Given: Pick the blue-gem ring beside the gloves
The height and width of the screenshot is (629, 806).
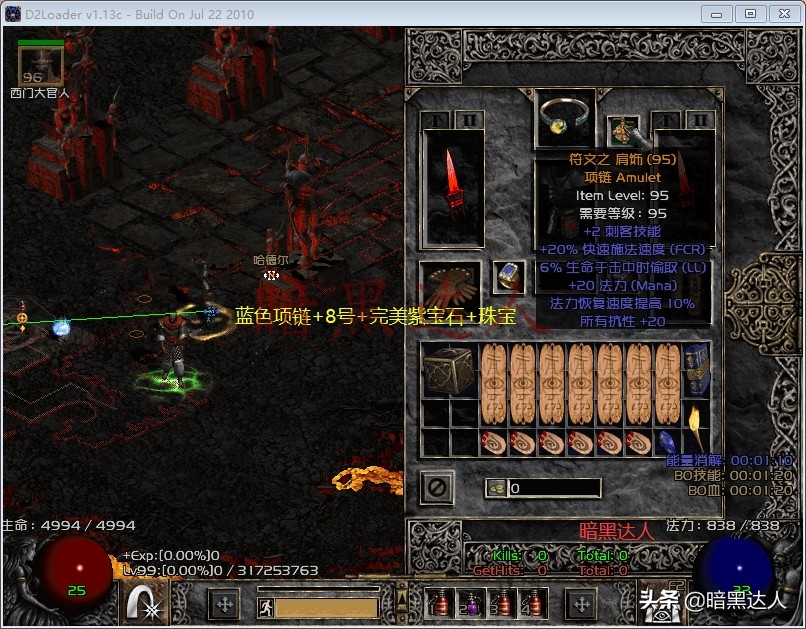Looking at the screenshot, I should [x=508, y=278].
